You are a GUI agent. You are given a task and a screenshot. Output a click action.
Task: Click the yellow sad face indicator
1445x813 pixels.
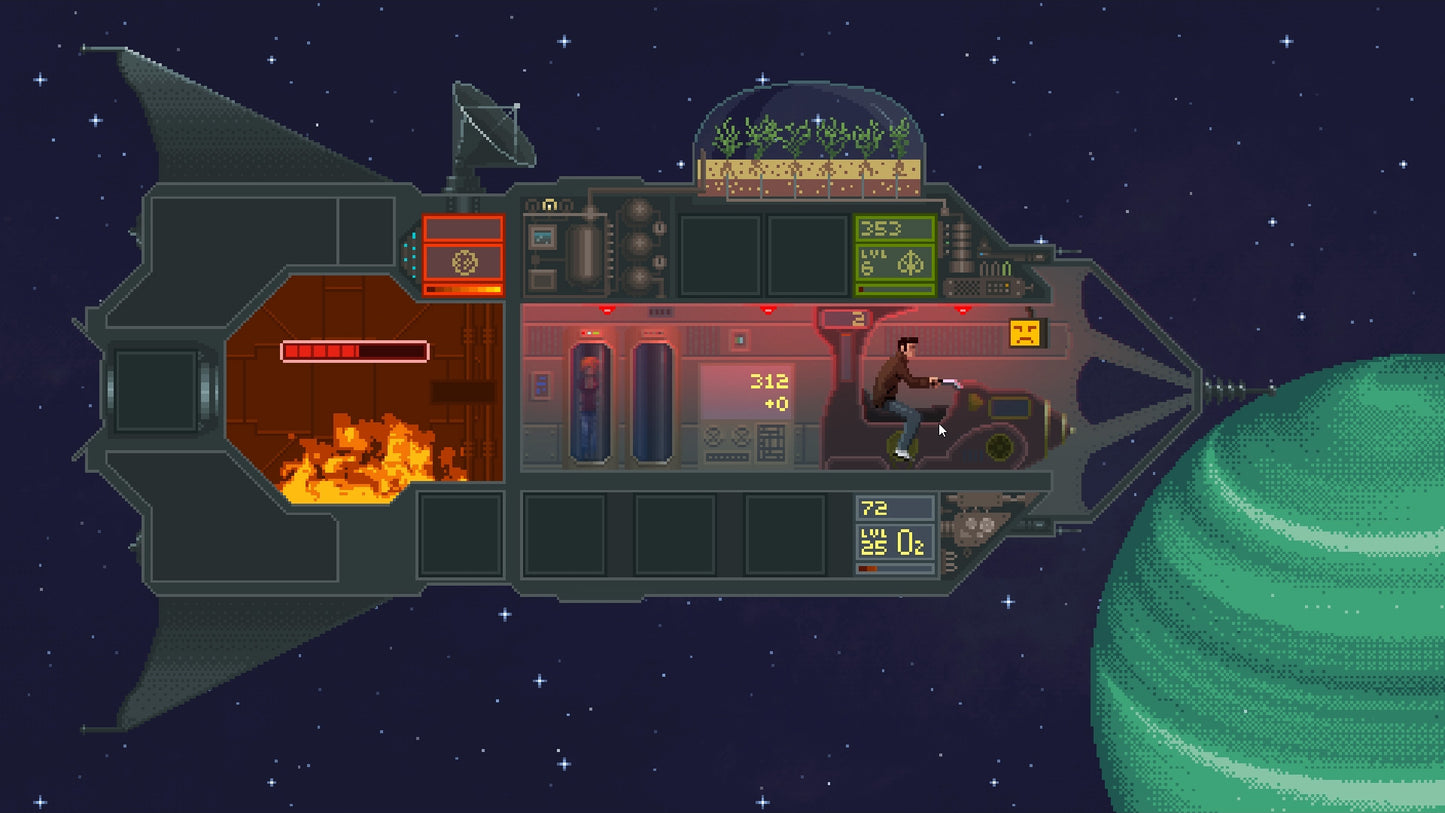point(1024,333)
